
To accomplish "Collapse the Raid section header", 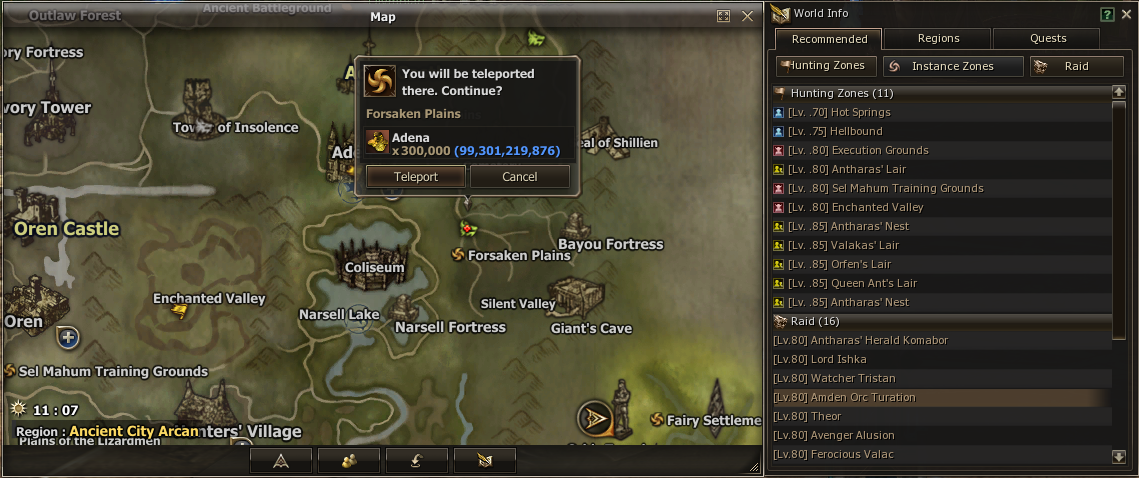I will [780, 321].
